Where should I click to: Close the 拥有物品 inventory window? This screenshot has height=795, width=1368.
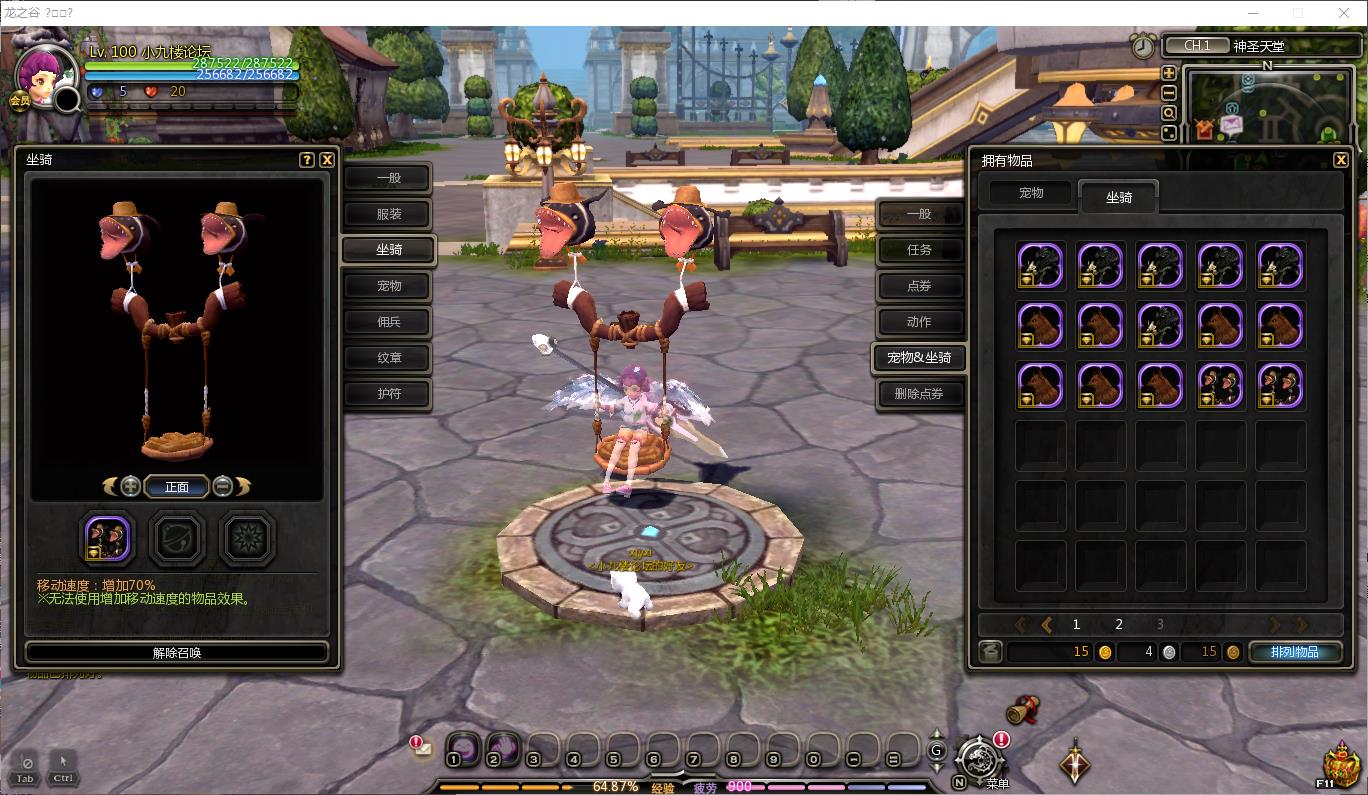(x=1341, y=160)
